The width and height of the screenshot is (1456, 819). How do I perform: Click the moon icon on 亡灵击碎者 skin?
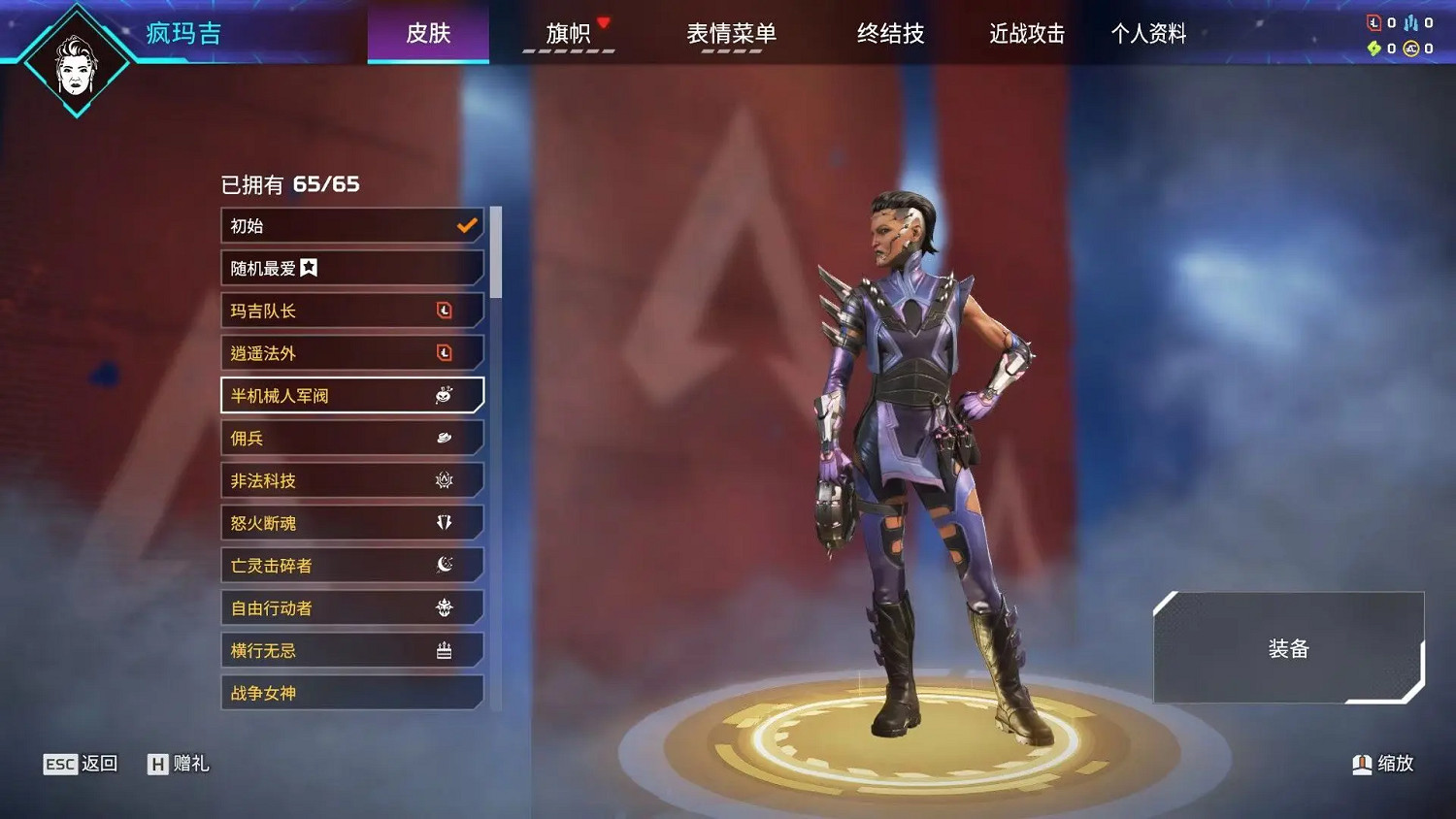(x=445, y=565)
